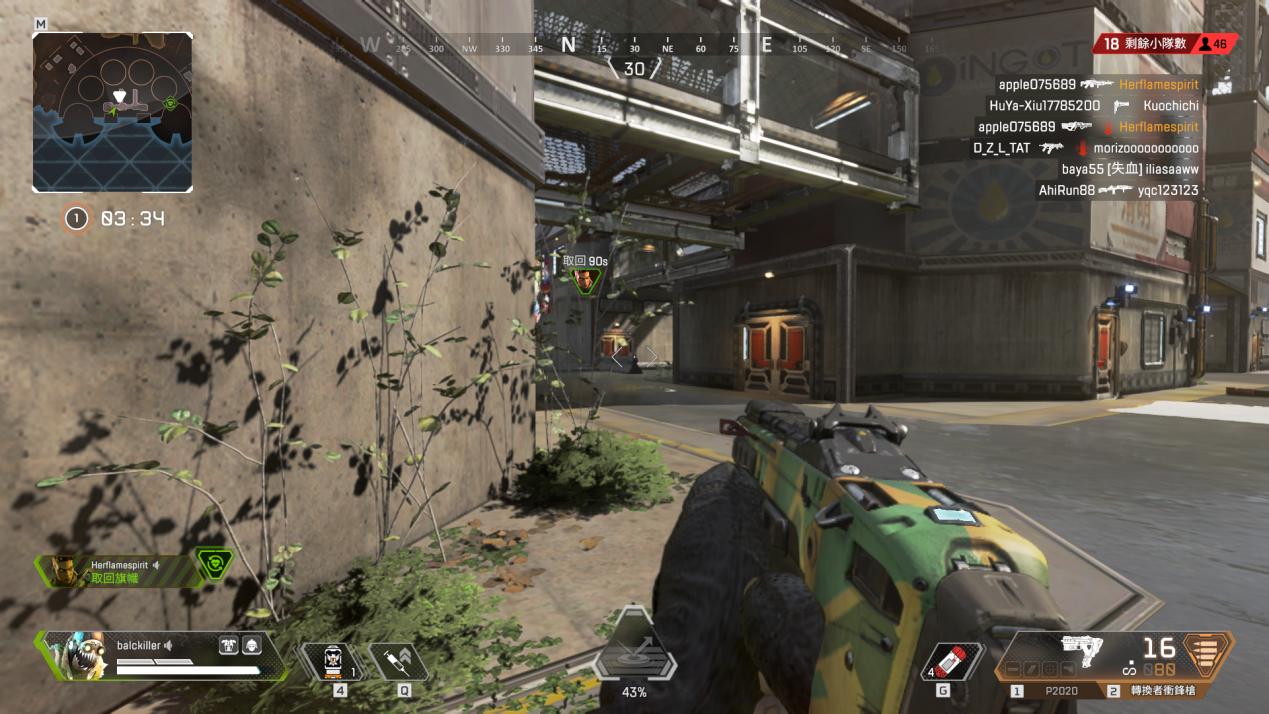
Task: Click the AhiRun88 kill feed entry
Action: 1117,190
